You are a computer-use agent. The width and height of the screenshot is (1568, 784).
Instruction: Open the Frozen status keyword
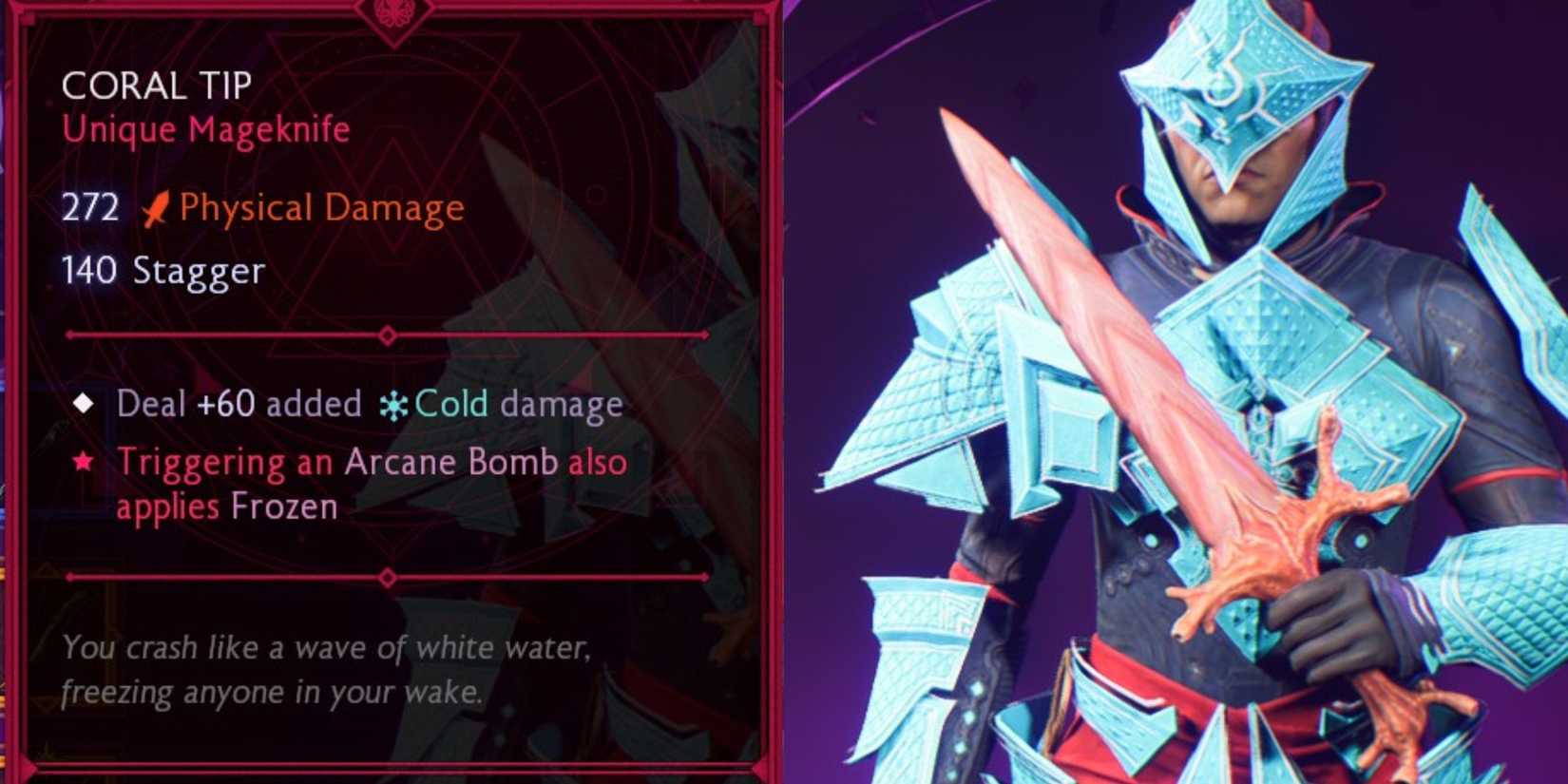pos(283,507)
